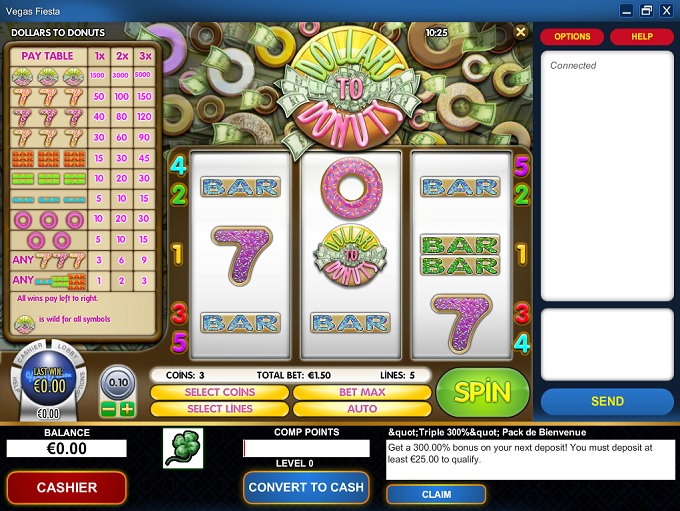Increase coin value with the green plus
This screenshot has height=511, width=680.
point(127,409)
